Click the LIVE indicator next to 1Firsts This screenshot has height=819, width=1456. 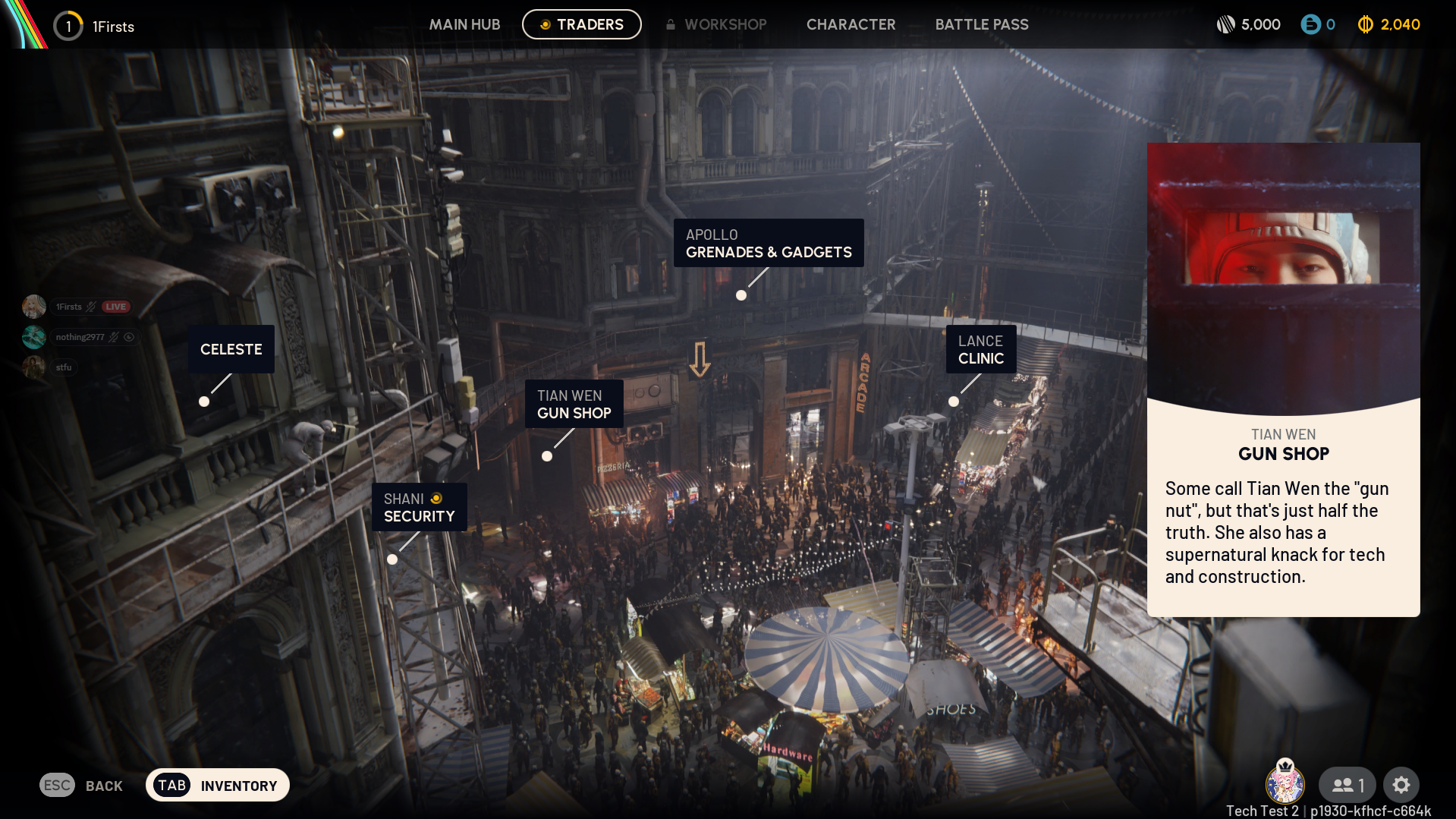tap(115, 307)
